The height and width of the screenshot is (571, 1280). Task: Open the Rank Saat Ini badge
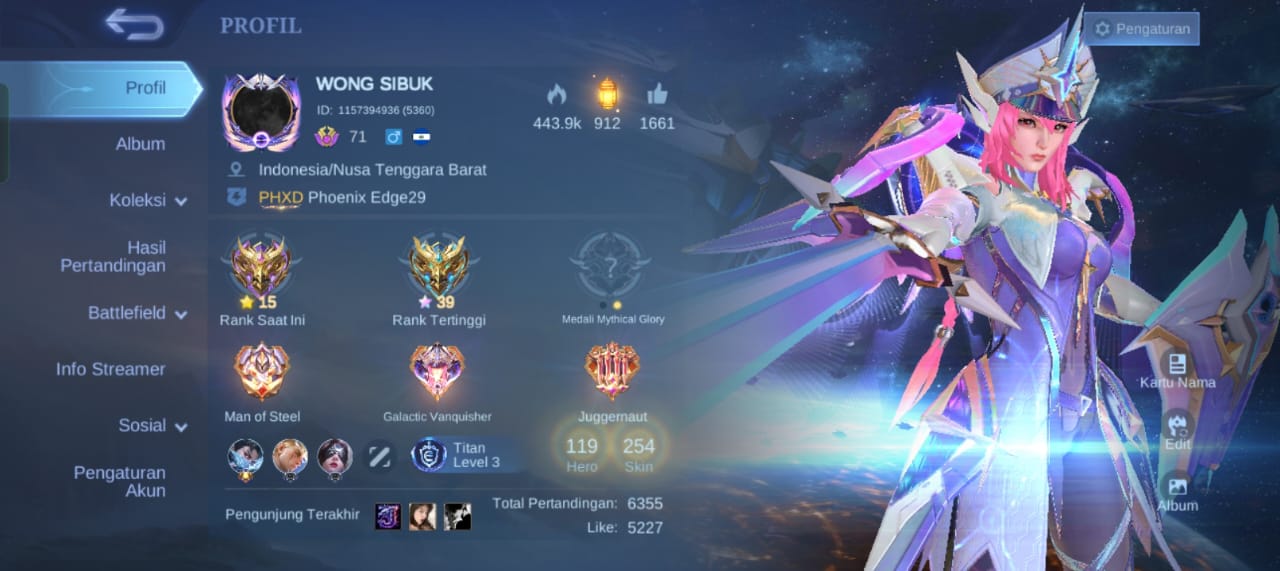260,268
